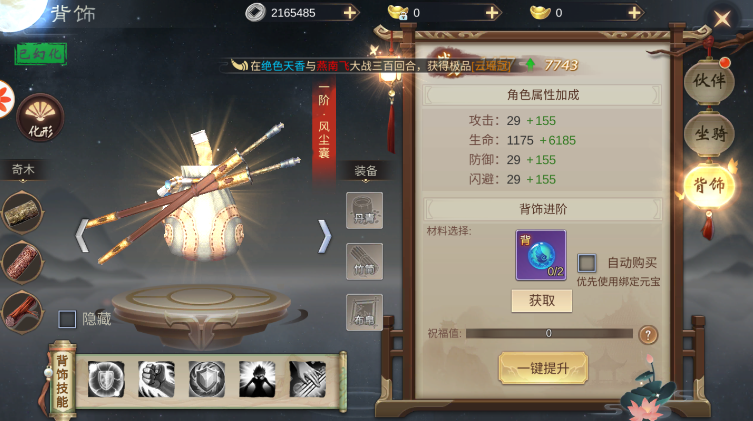
Task: Add silver coins with the plus button
Action: [x=349, y=13]
